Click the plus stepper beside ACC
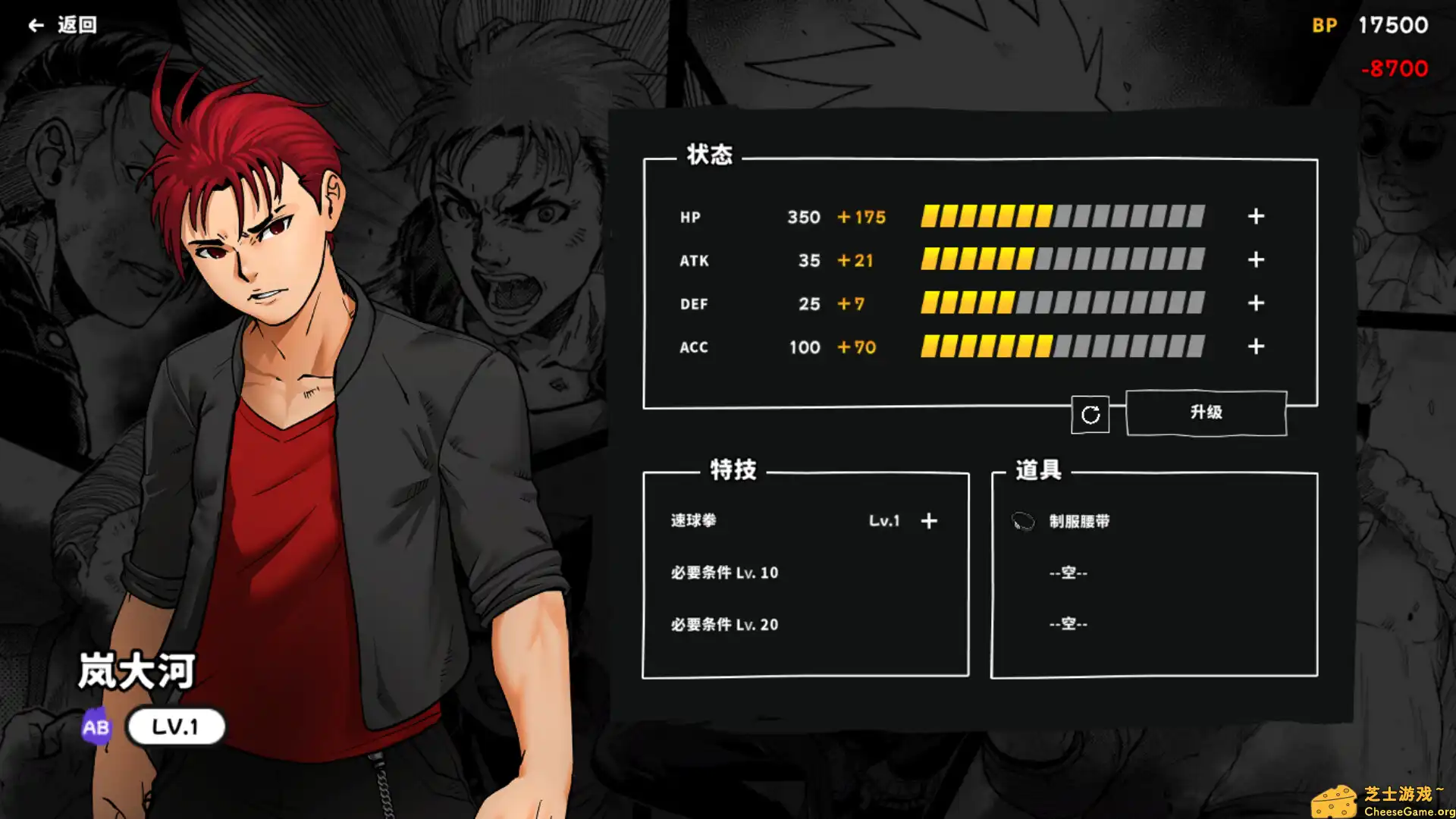1456x819 pixels. point(1255,347)
